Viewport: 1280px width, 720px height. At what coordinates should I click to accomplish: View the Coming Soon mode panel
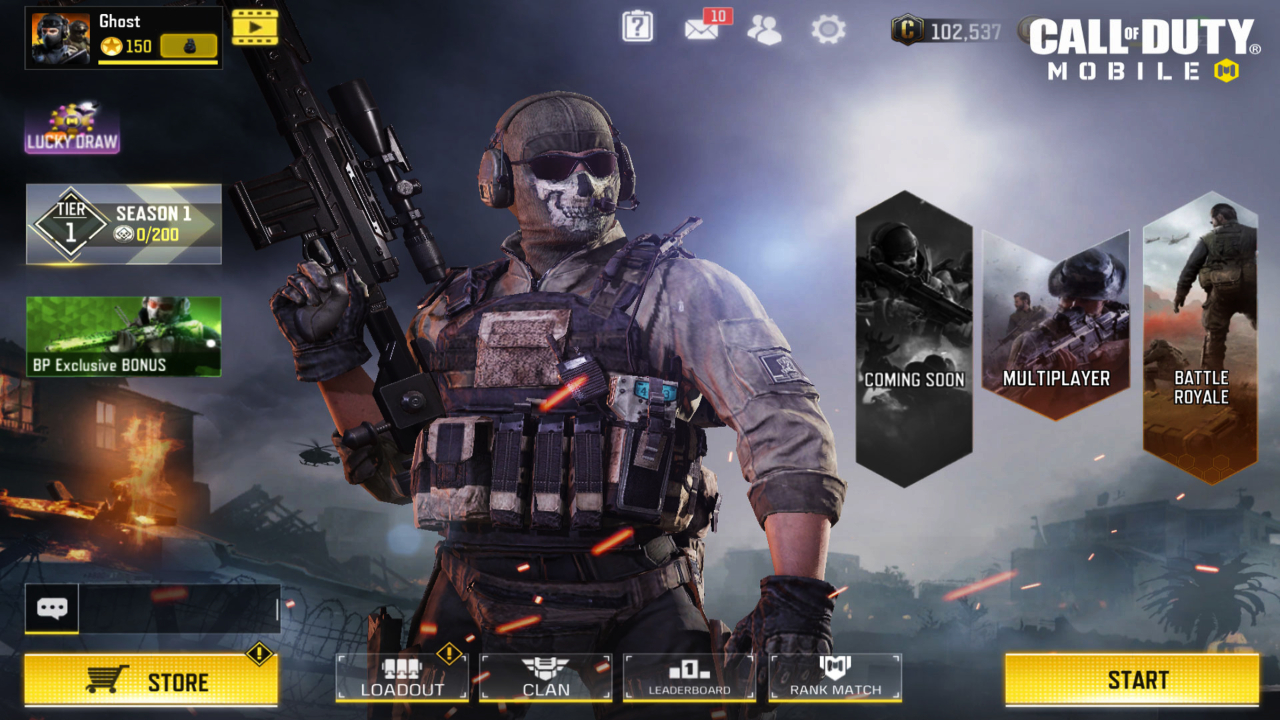pos(913,330)
